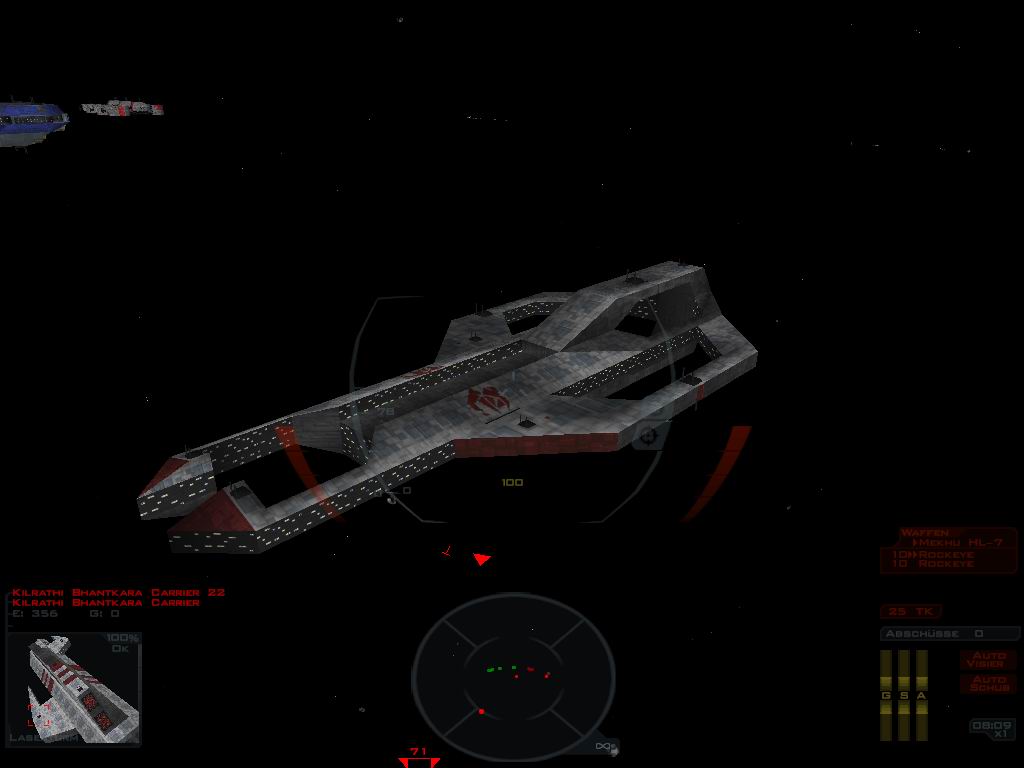Choose the Mekhu HL-7 weapon entry
This screenshot has height=768, width=1024.
[x=958, y=543]
